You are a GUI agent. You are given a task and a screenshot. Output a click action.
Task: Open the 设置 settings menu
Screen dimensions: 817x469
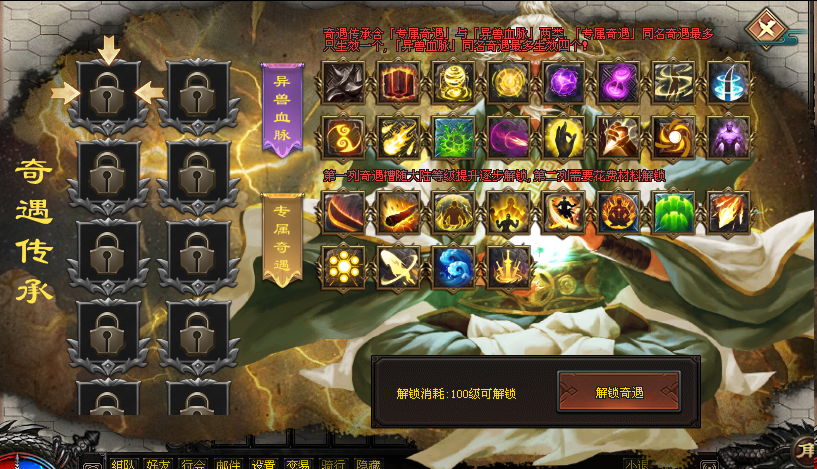click(x=263, y=464)
